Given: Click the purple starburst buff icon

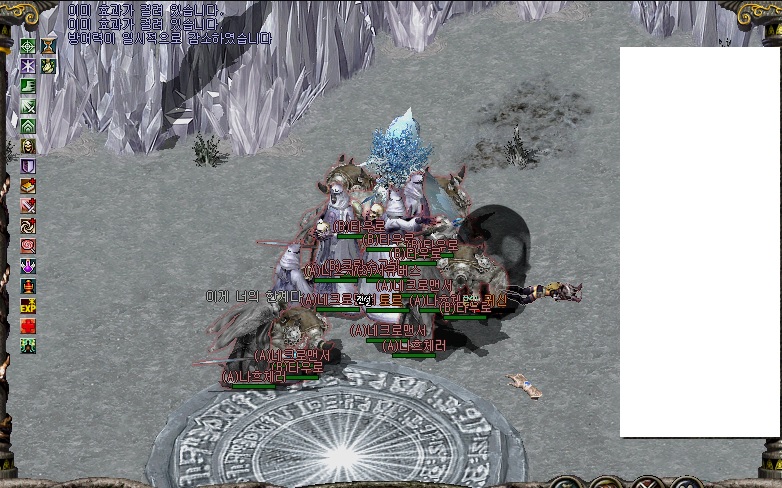Looking at the screenshot, I should pos(28,66).
